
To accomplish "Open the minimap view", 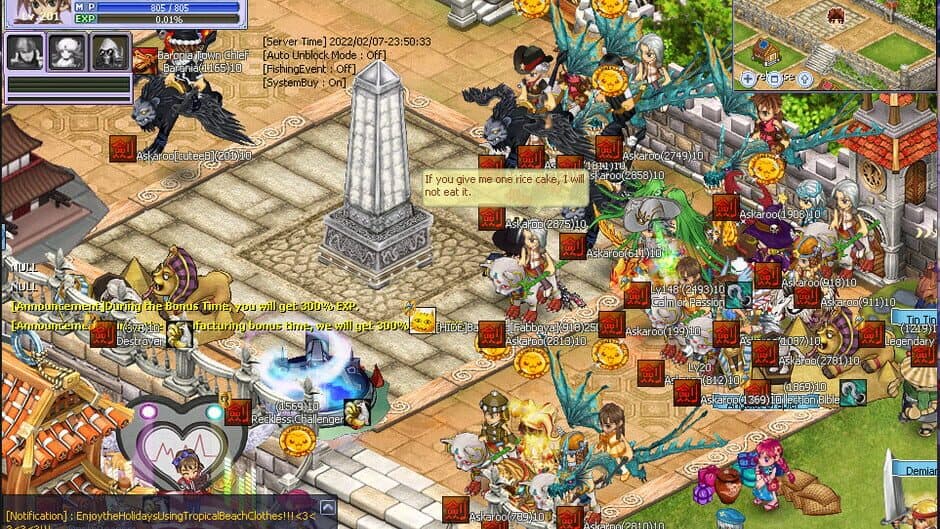I will click(x=836, y=42).
